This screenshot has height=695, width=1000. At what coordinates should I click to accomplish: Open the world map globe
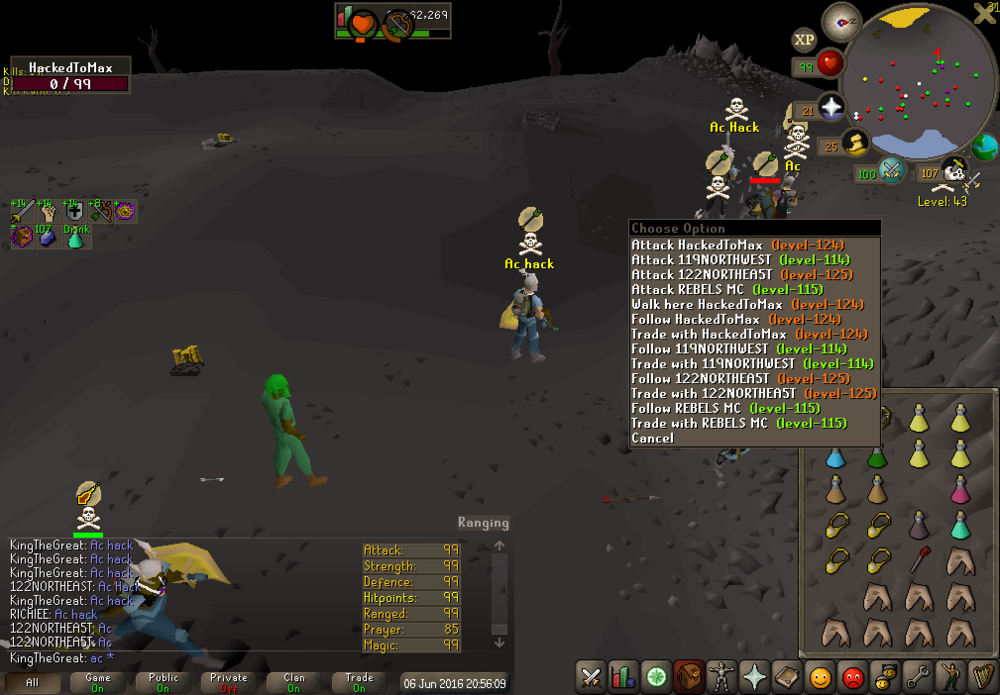985,147
